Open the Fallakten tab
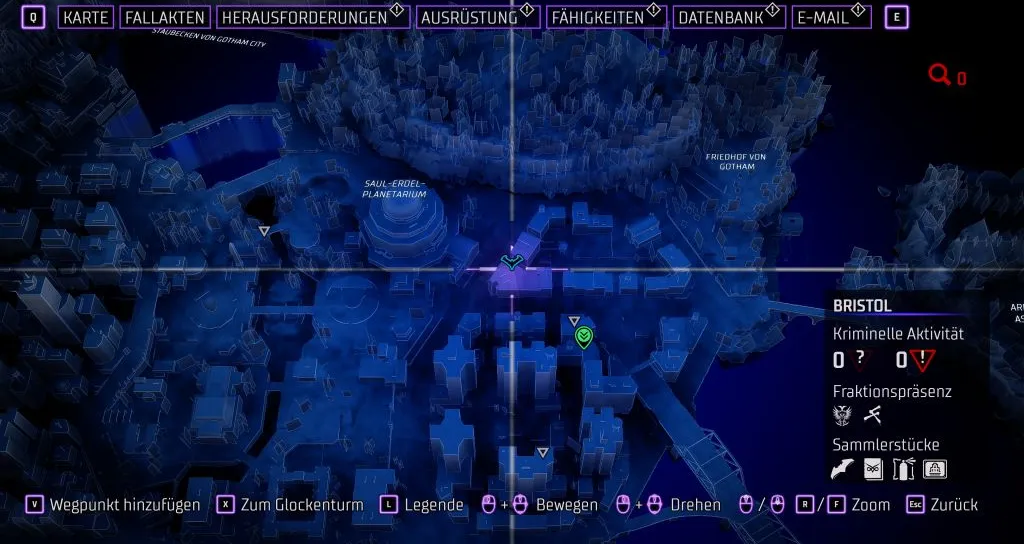Image resolution: width=1024 pixels, height=544 pixels. pyautogui.click(x=165, y=18)
